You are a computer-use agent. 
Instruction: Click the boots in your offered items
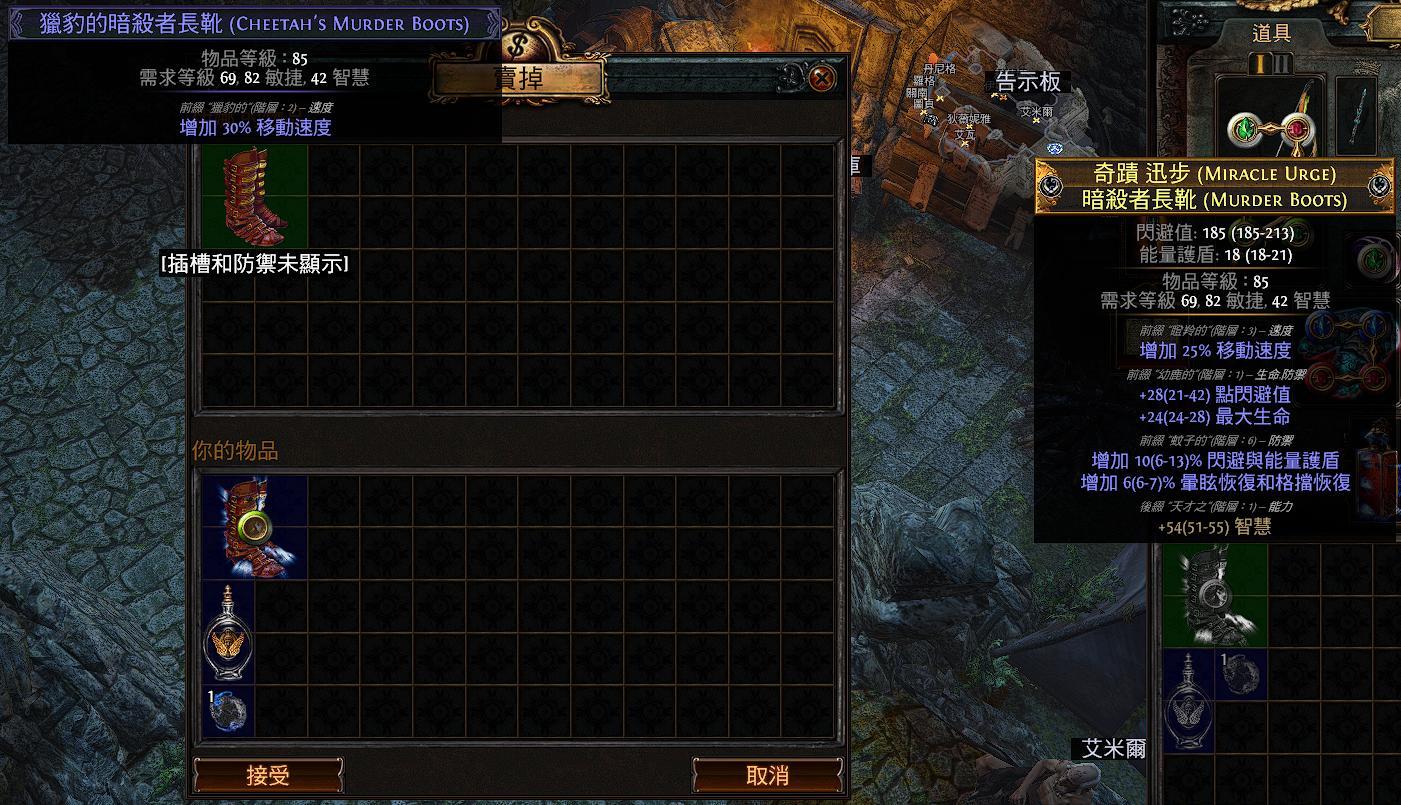255,527
